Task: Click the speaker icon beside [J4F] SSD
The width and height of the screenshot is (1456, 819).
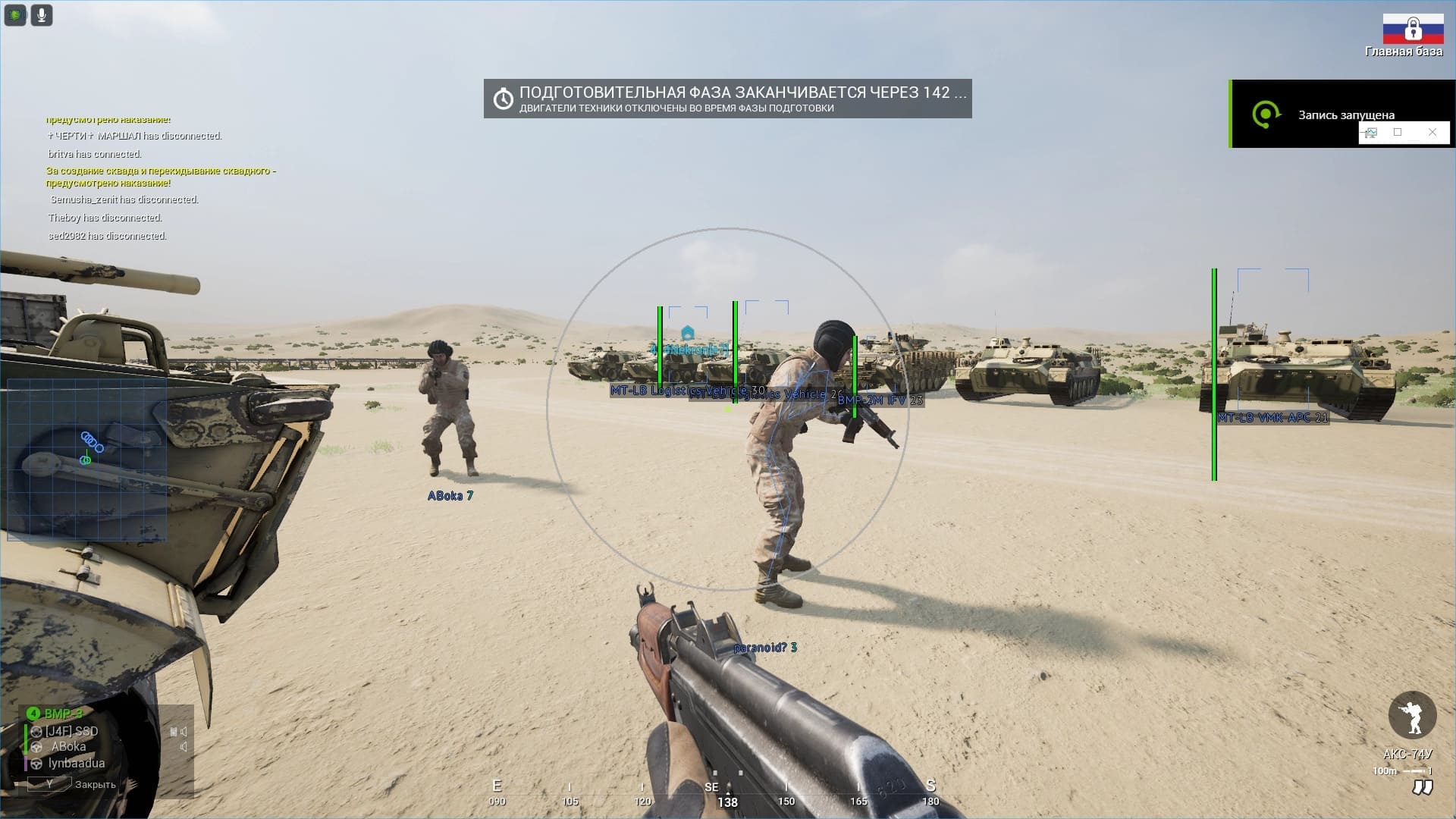Action: (x=183, y=732)
